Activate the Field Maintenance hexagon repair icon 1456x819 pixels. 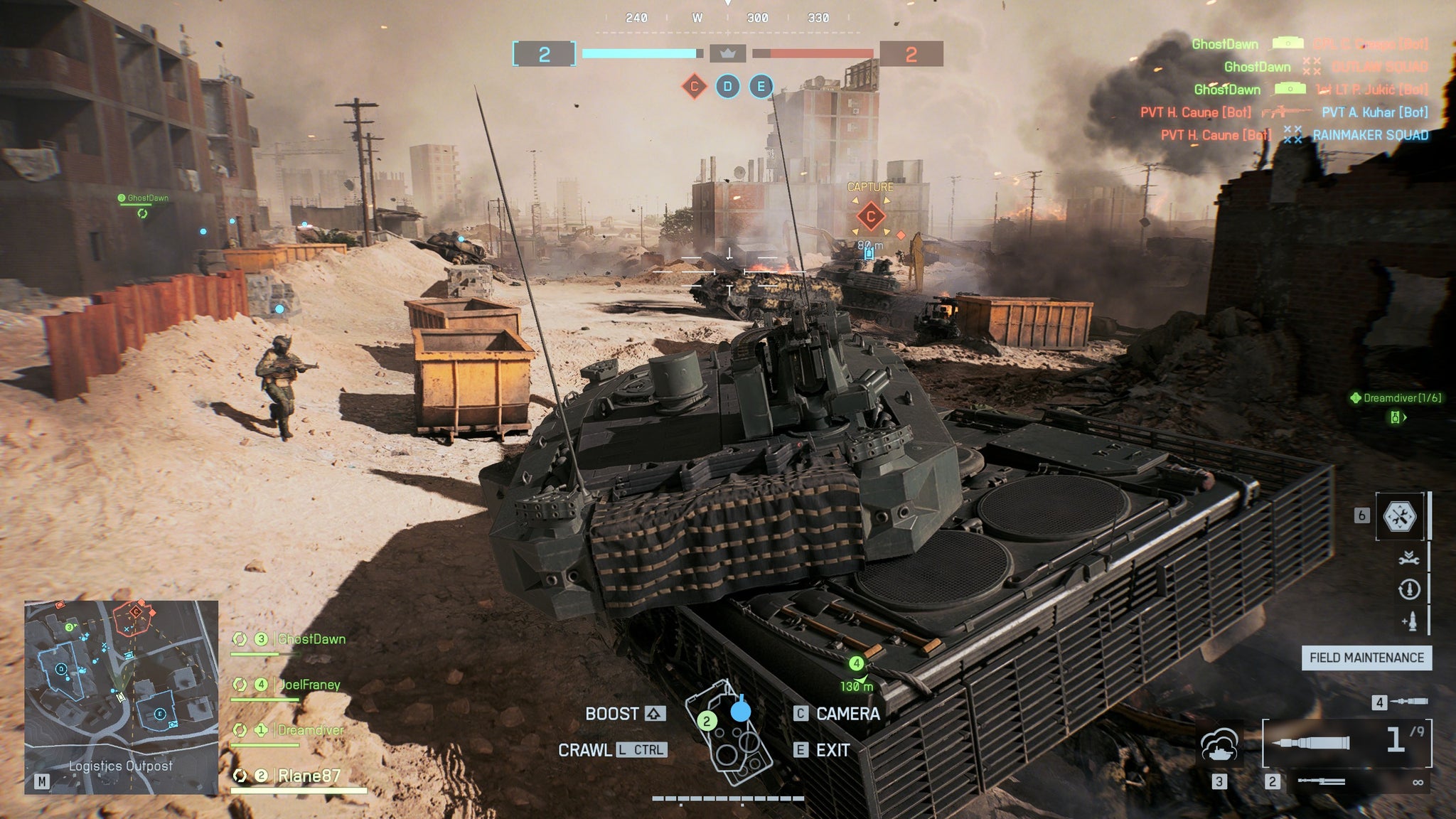[x=1400, y=516]
